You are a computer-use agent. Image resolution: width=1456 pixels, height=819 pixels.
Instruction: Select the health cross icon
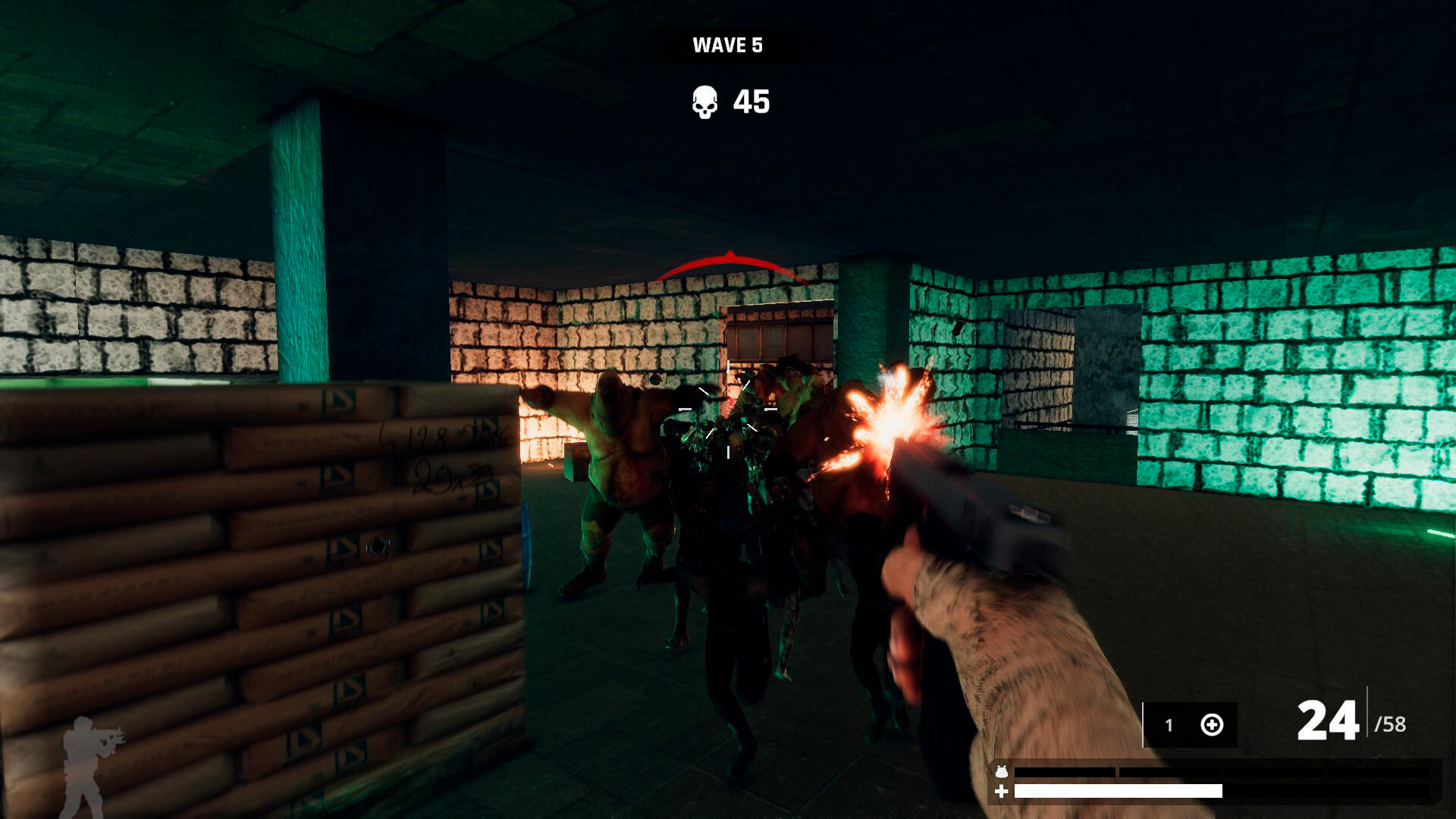pyautogui.click(x=1001, y=792)
